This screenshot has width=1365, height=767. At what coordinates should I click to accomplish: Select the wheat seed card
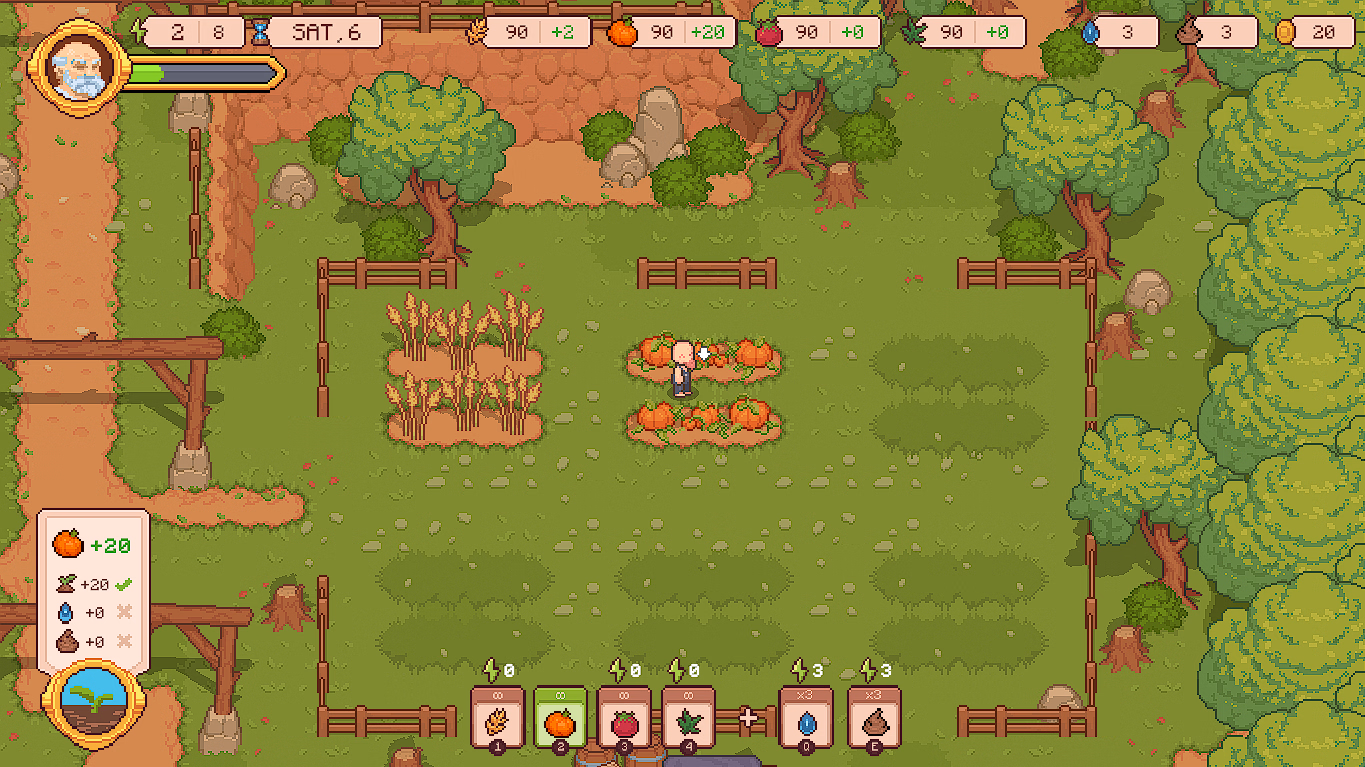[497, 717]
